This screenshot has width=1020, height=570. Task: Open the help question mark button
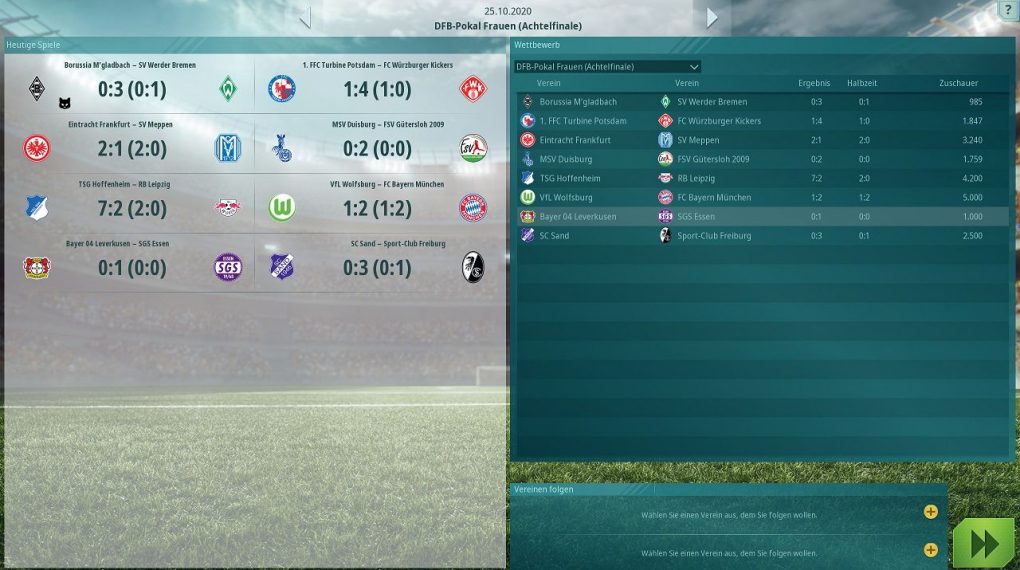click(1007, 10)
